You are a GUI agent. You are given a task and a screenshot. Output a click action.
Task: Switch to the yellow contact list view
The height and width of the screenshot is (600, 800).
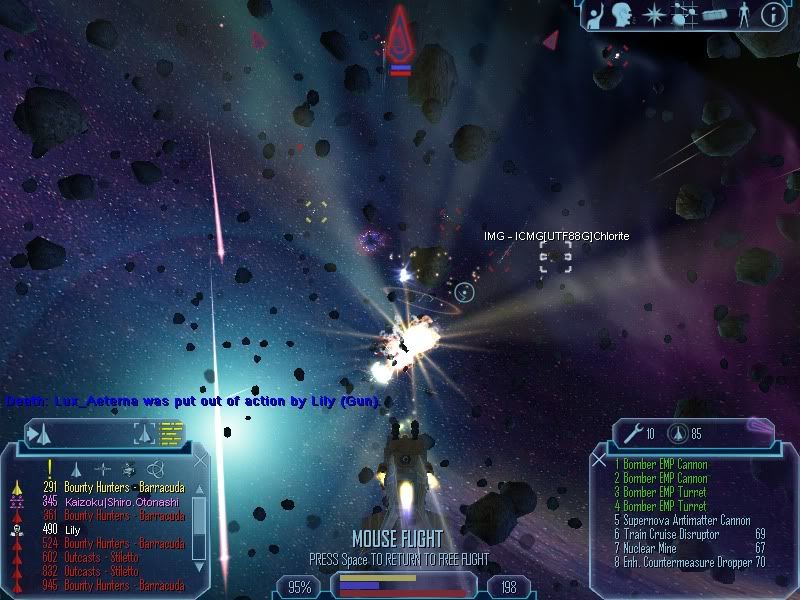[x=172, y=433]
